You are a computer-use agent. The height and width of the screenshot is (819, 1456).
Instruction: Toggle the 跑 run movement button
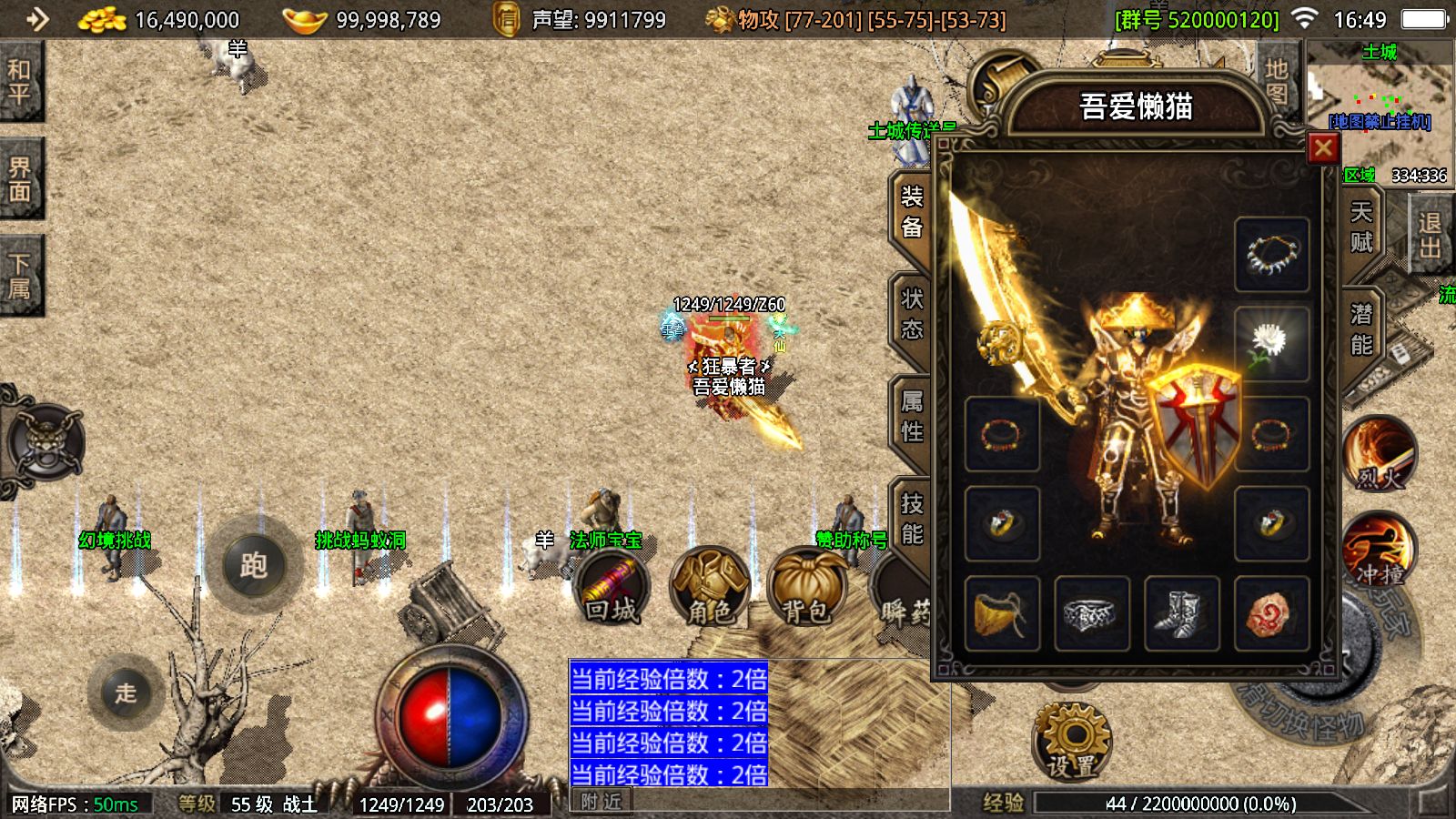click(x=253, y=565)
